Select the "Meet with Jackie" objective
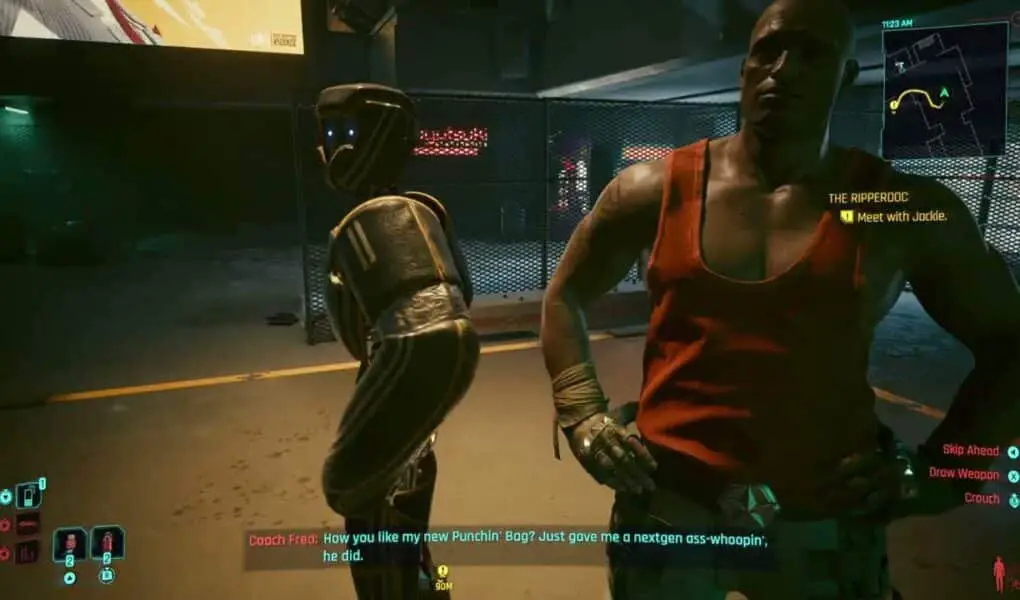 click(x=900, y=216)
